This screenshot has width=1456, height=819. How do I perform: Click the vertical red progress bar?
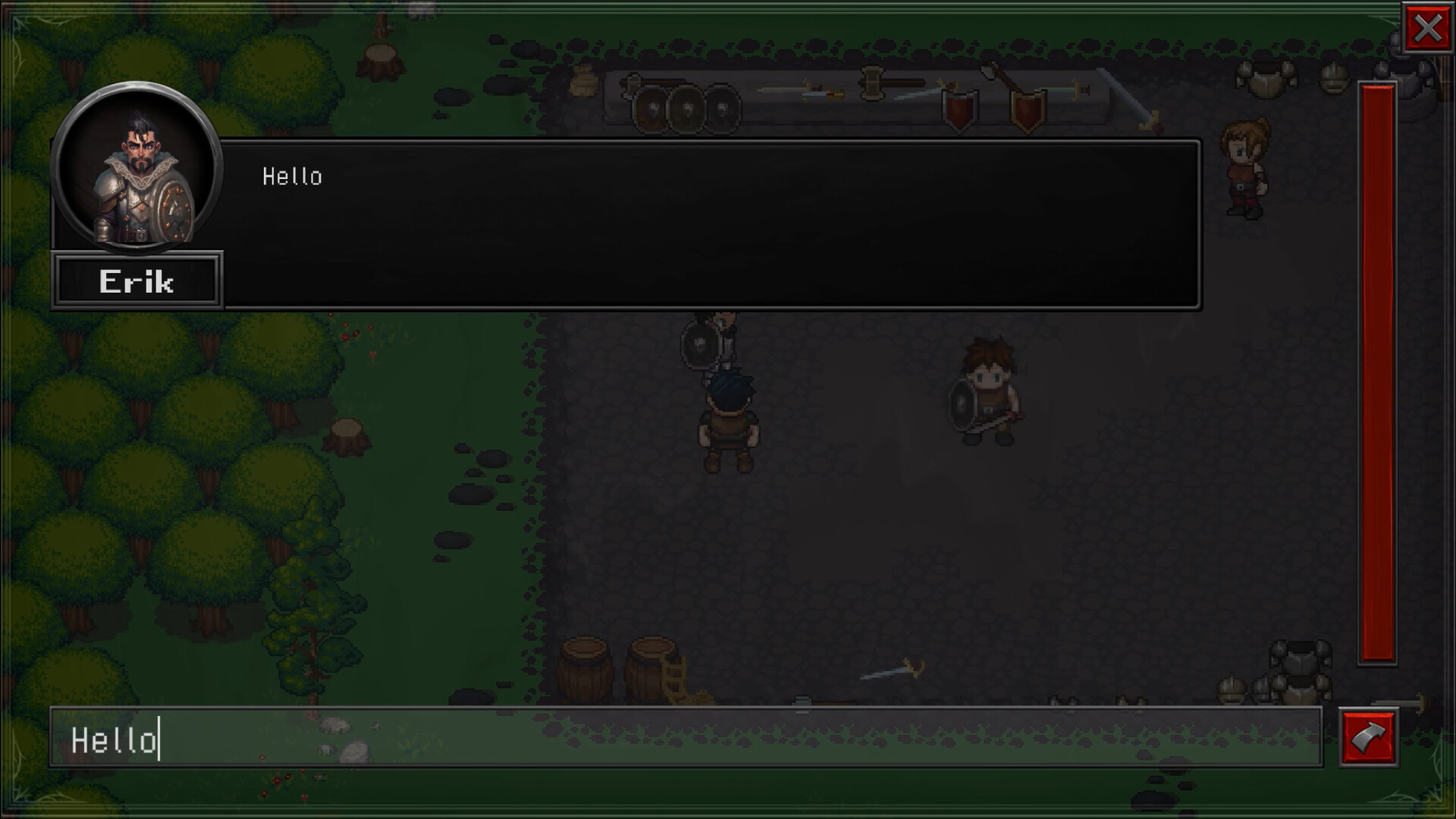1376,379
